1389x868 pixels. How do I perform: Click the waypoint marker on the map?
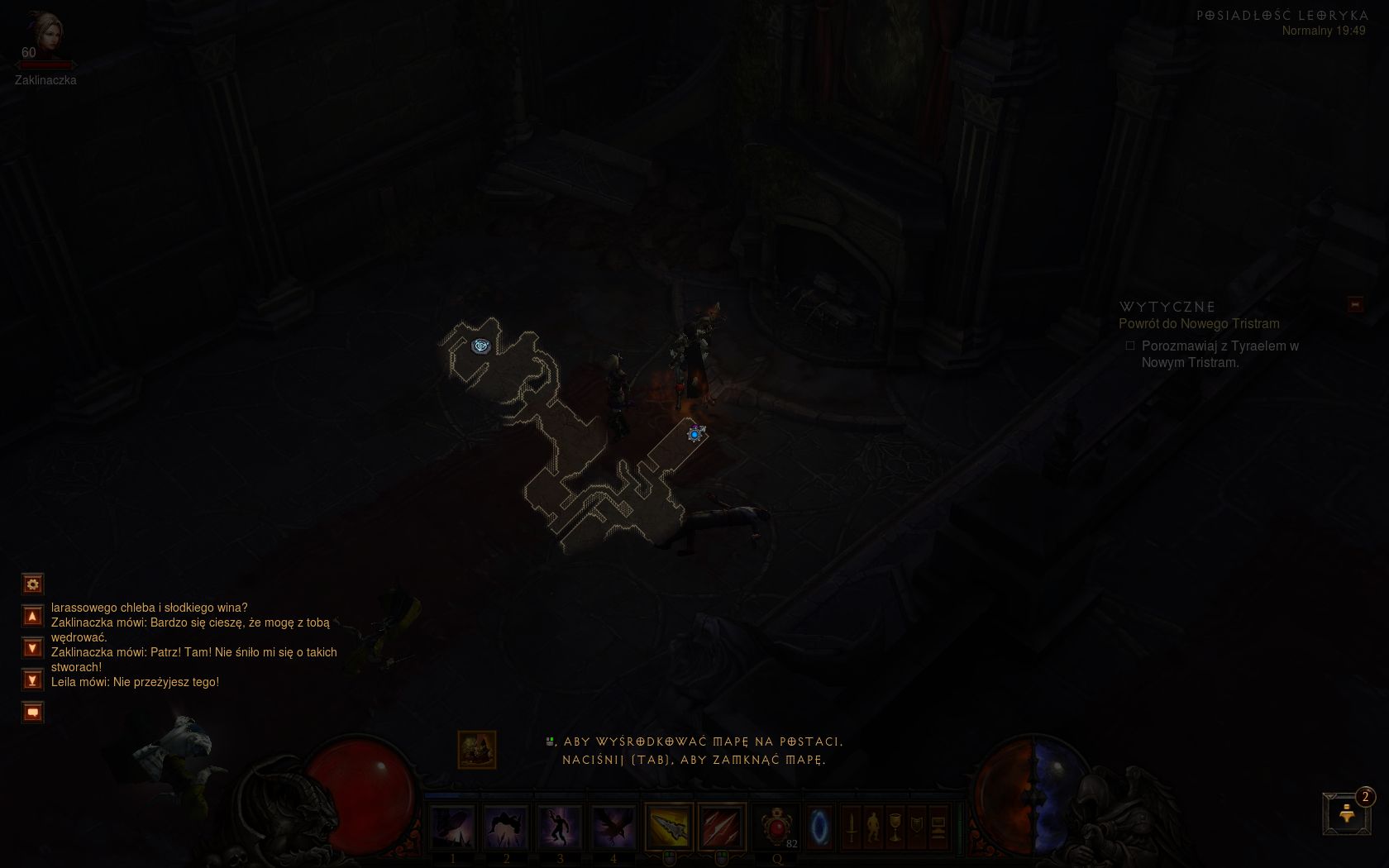480,346
